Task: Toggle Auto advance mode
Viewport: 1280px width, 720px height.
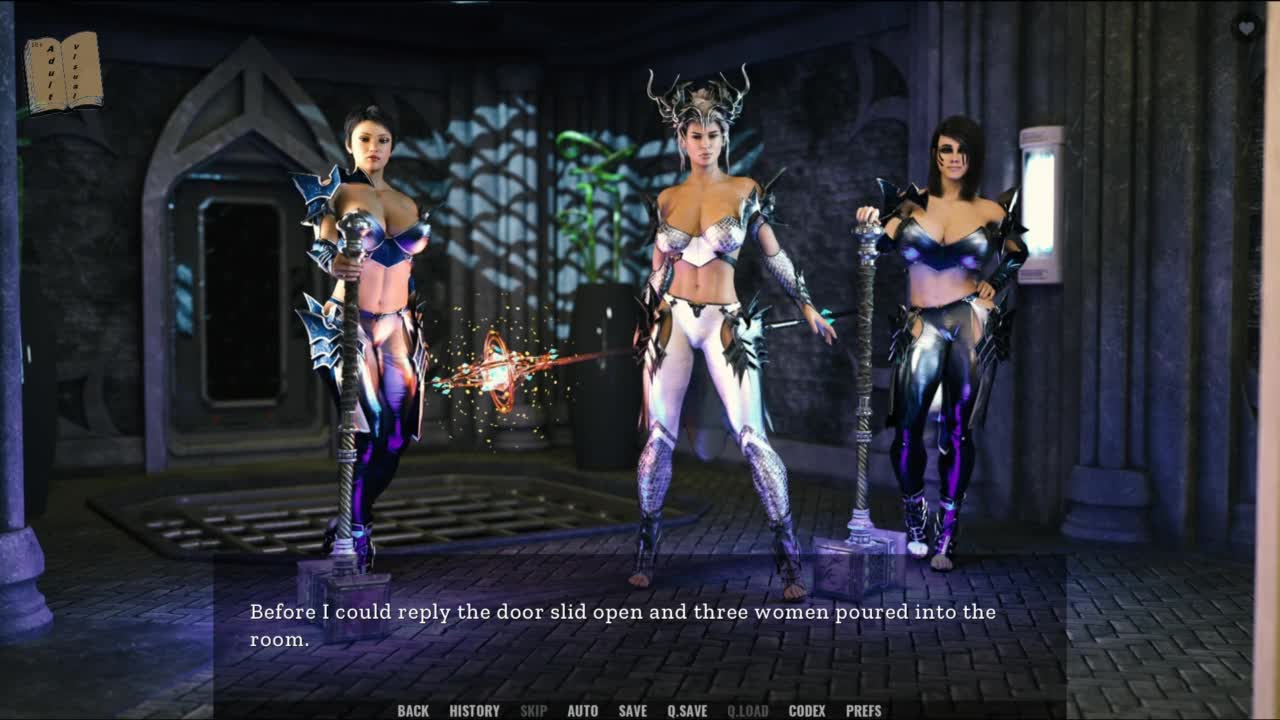Action: point(582,711)
